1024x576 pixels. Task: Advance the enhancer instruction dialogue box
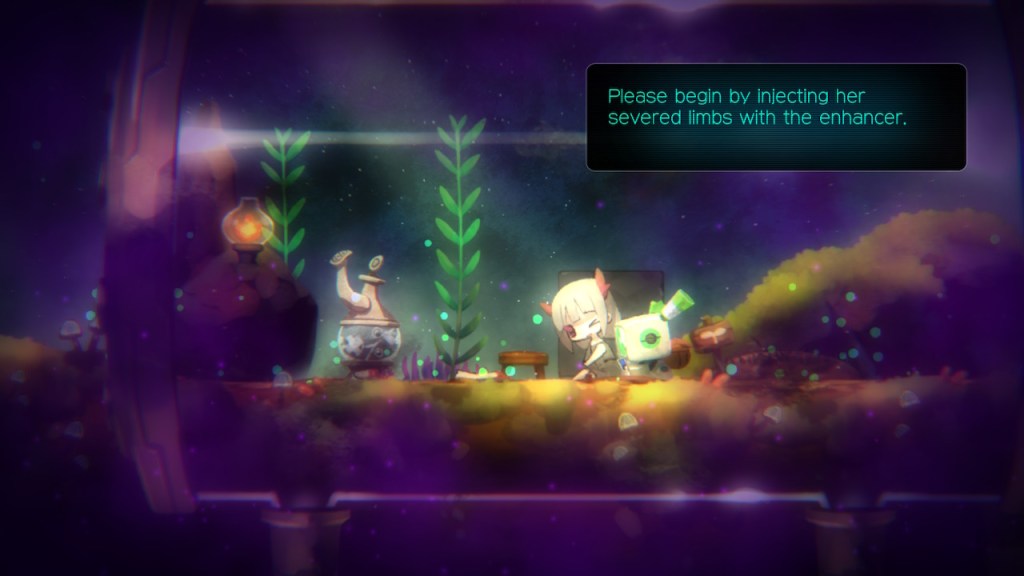coord(776,117)
